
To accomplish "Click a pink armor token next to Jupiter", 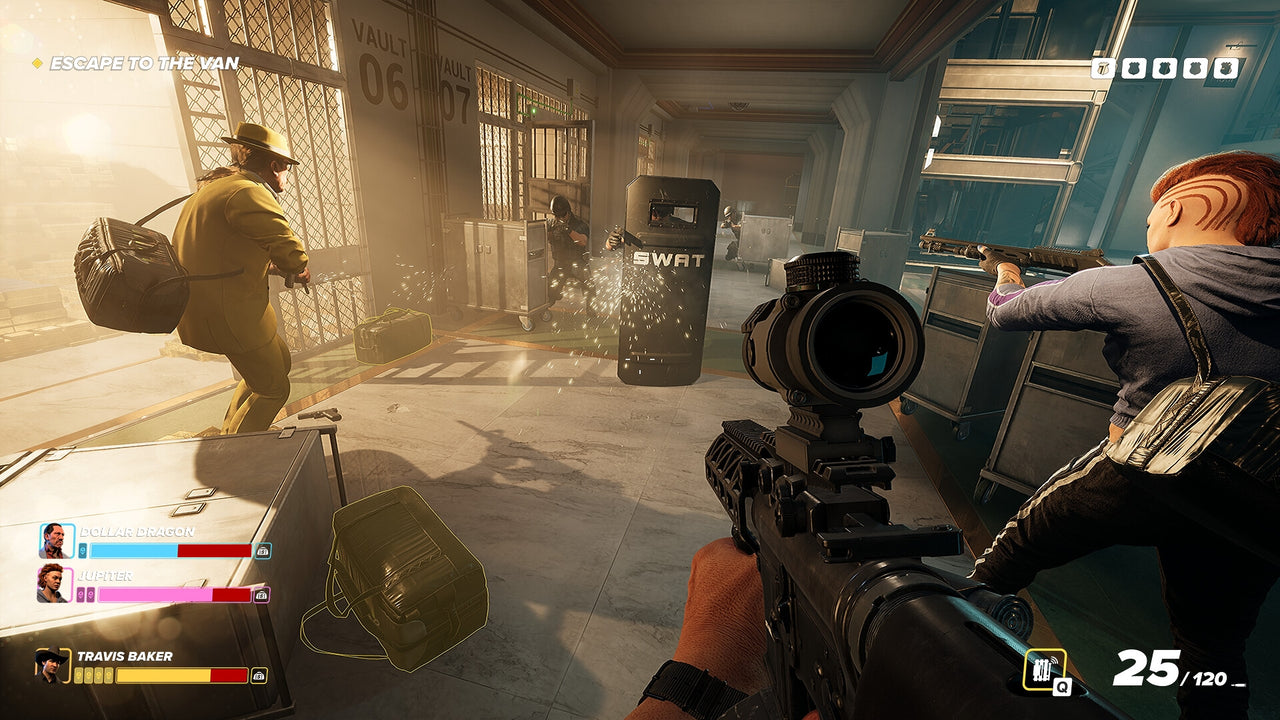I will pos(81,594).
